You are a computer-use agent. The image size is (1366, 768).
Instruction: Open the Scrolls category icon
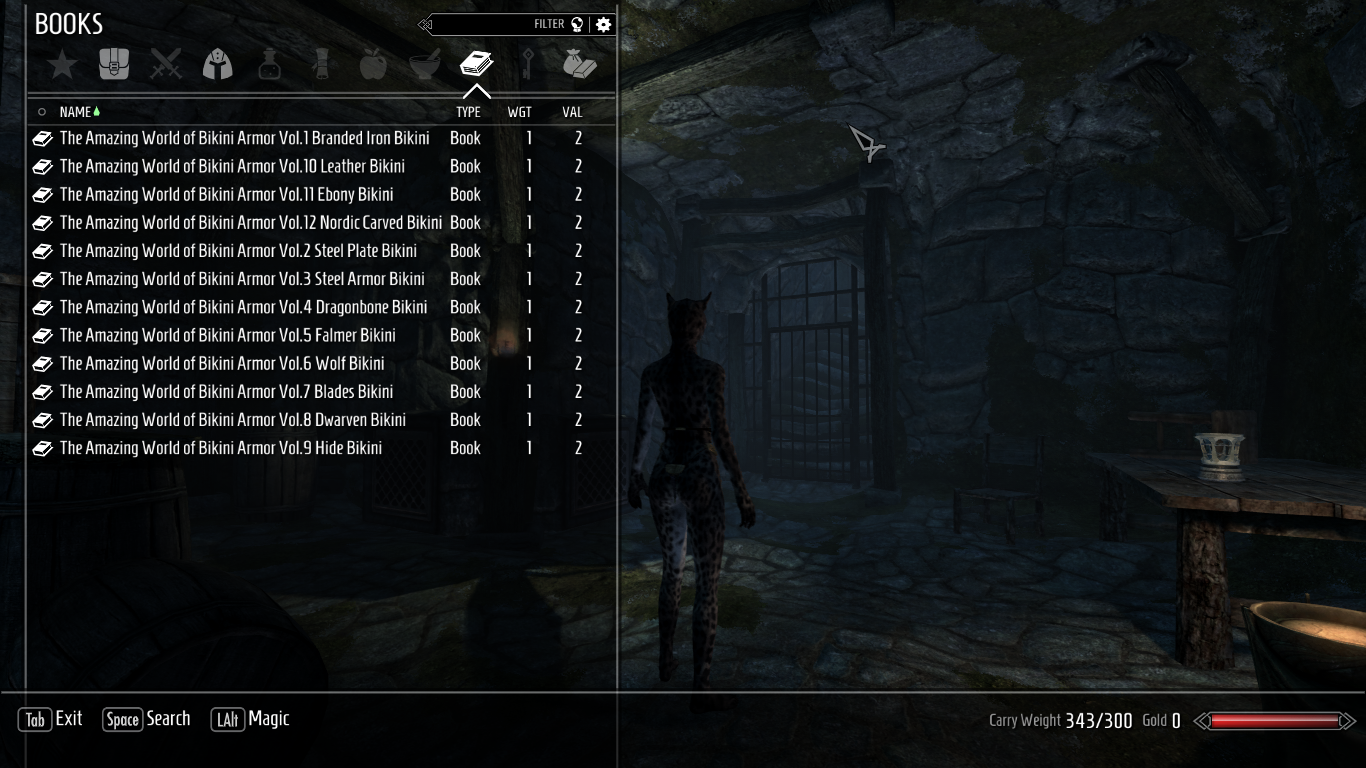click(x=321, y=63)
